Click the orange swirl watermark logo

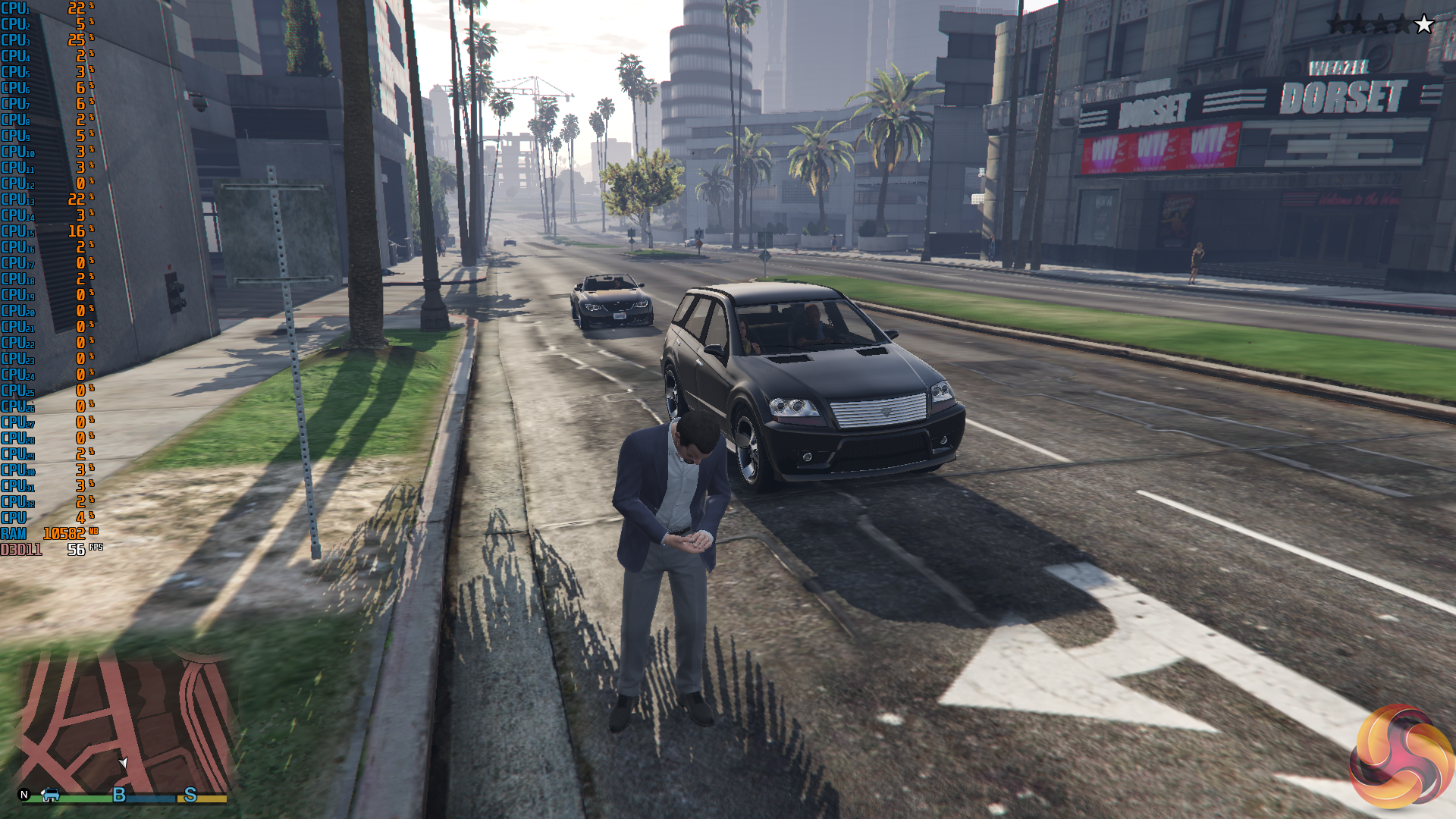(1401, 757)
